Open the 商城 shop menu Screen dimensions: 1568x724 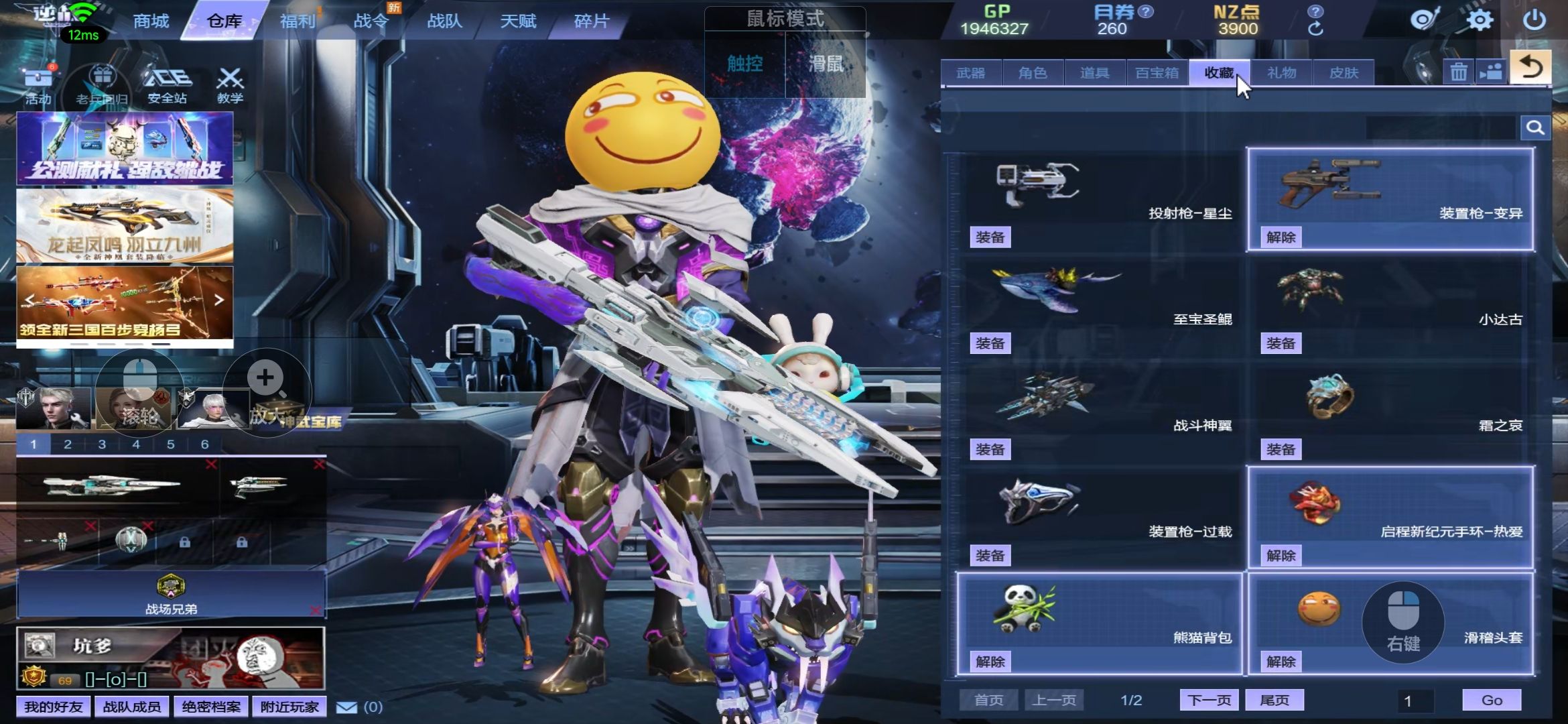[151, 21]
